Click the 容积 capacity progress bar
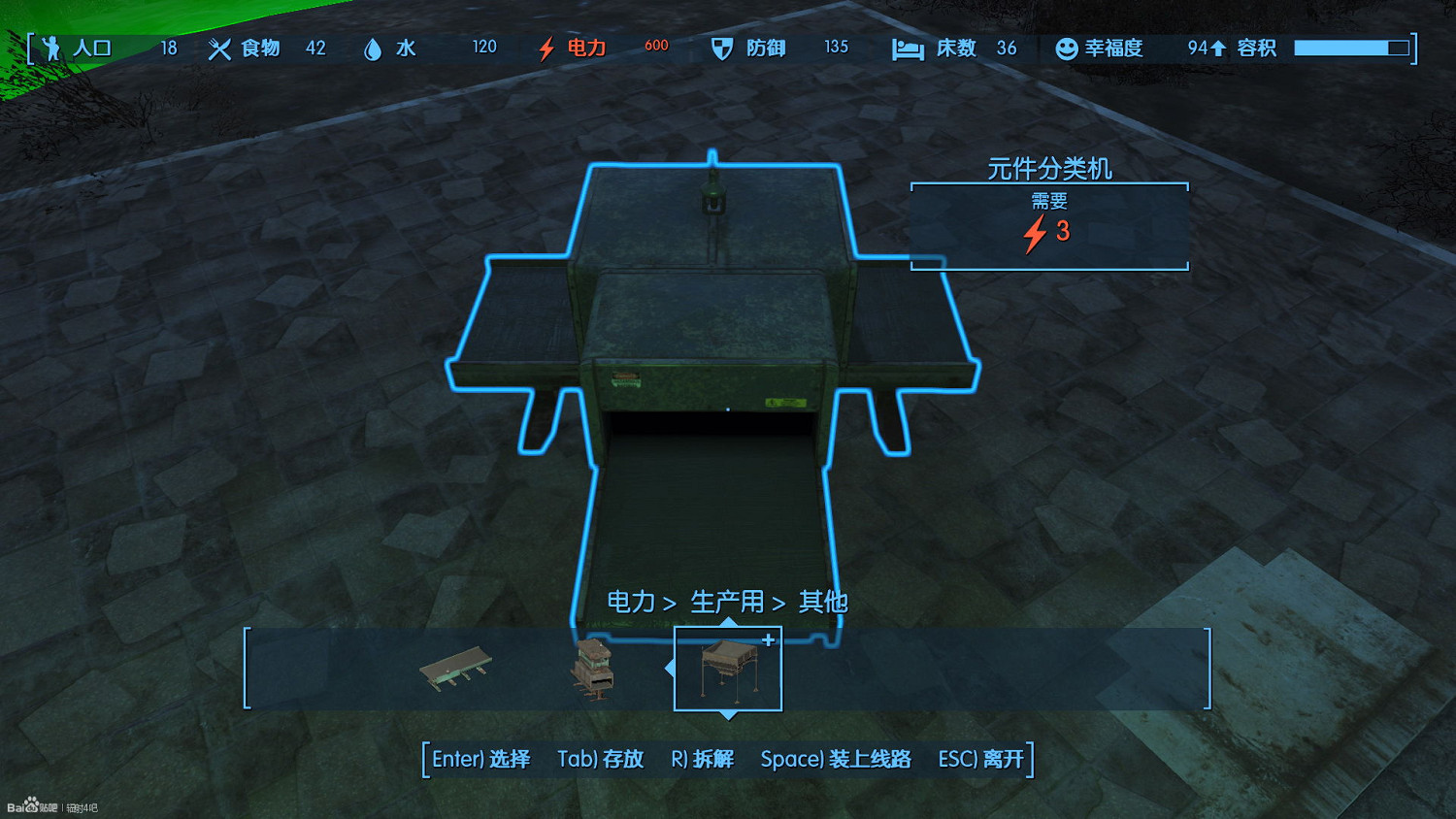This screenshot has width=1456, height=819. point(1353,46)
